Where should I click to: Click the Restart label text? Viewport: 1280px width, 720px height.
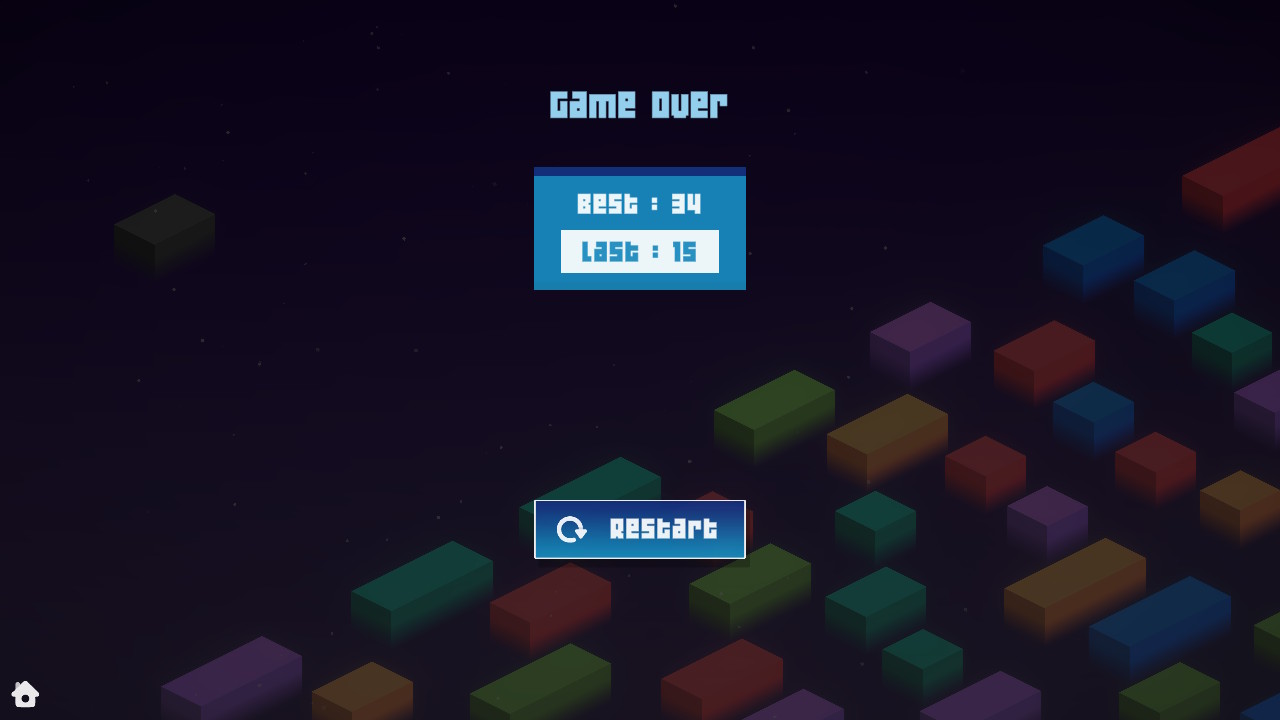point(660,529)
